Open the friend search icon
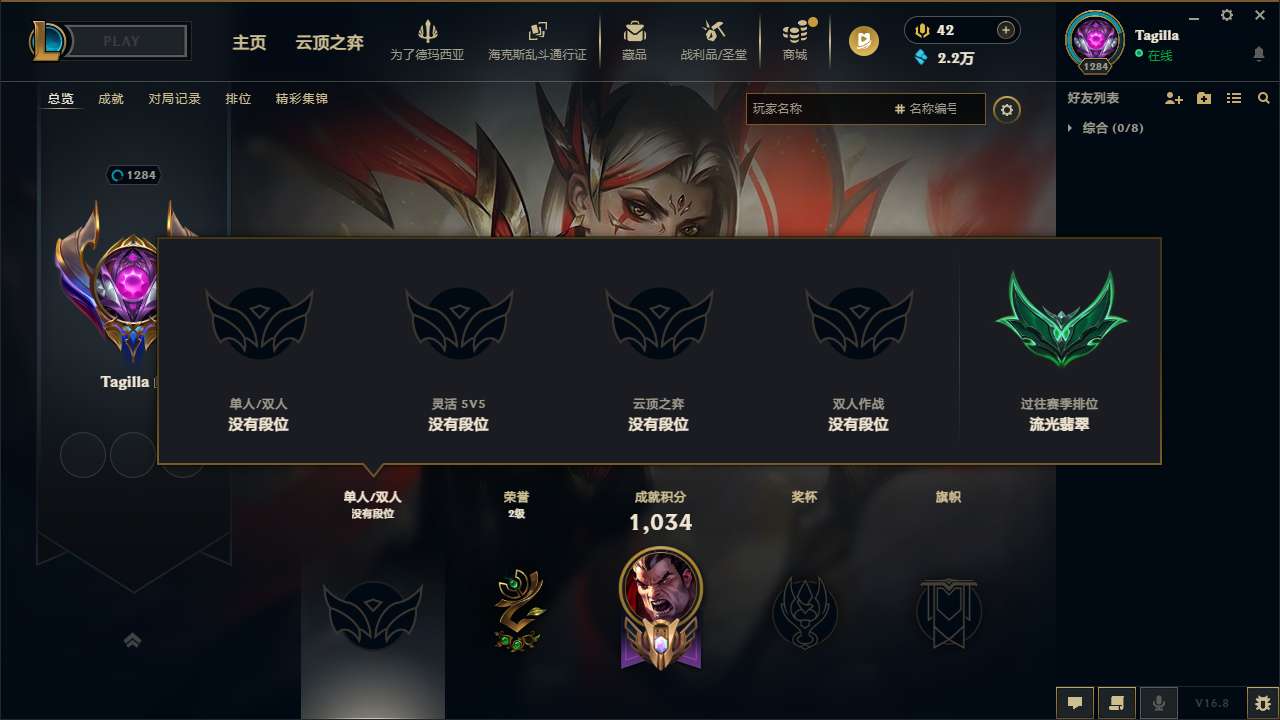 coord(1263,98)
